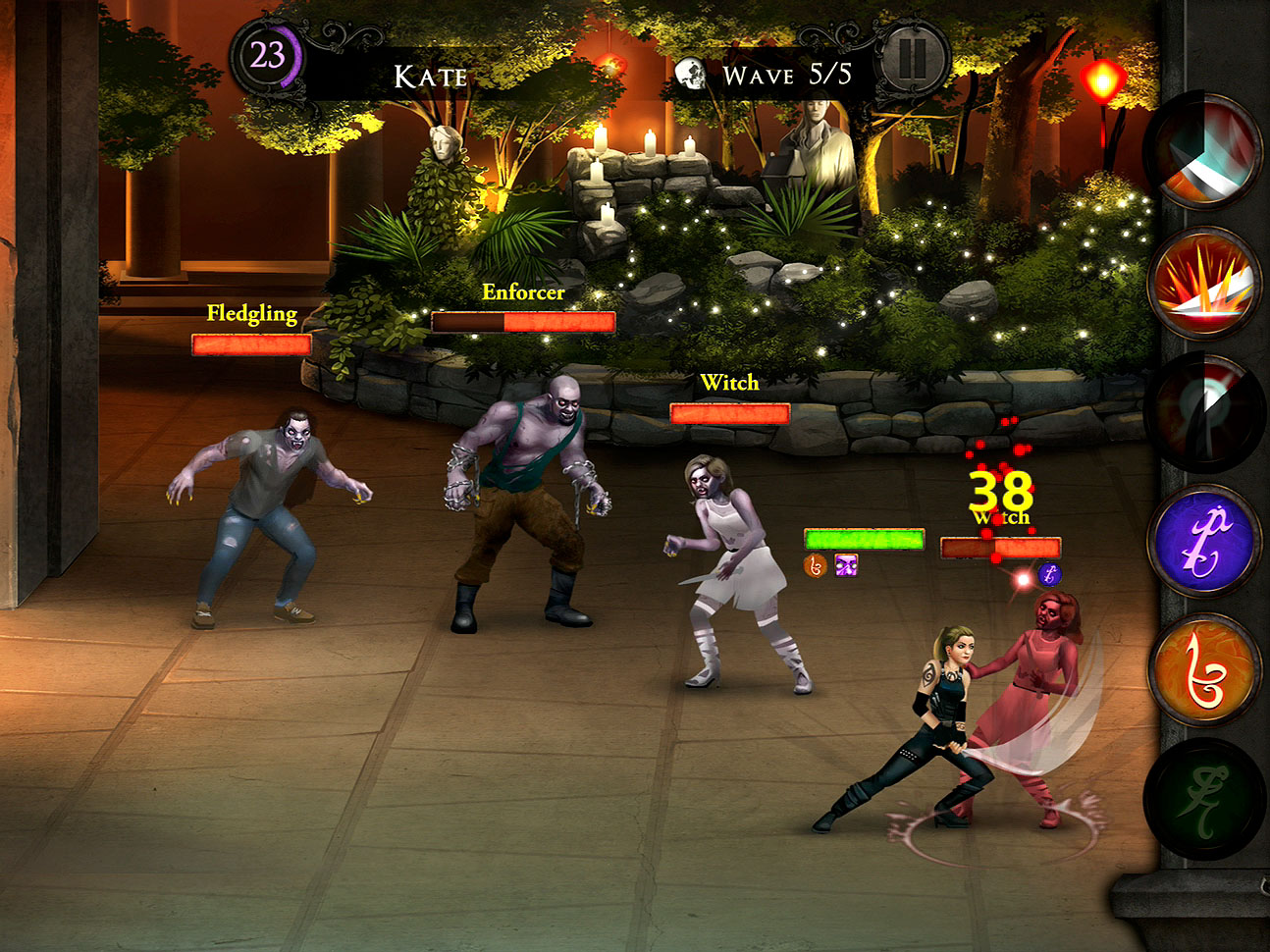Trigger the orange rune ability
Screen dimensions: 1270x952
click(x=1206, y=671)
